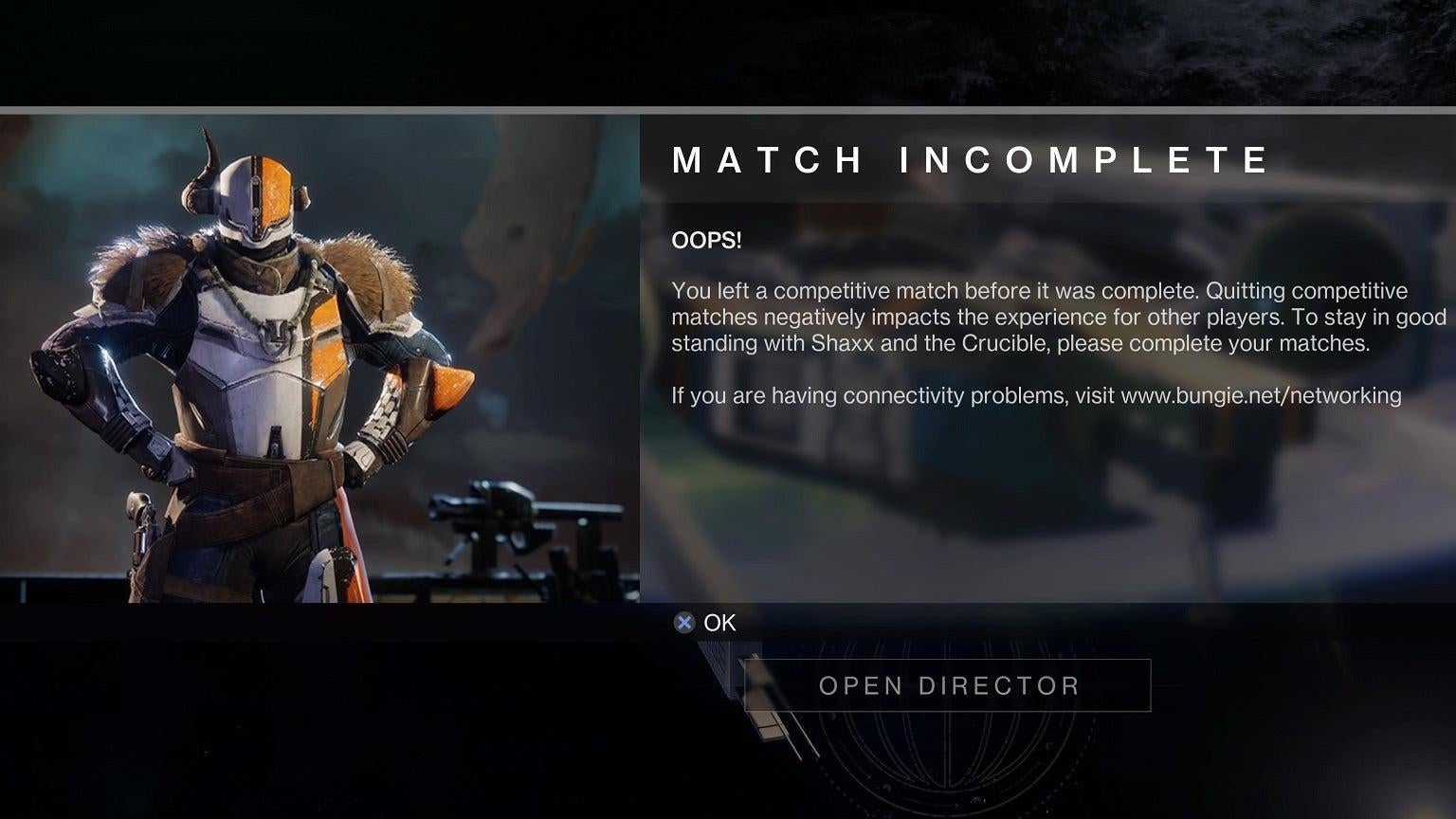This screenshot has height=819, width=1456.
Task: Open the Director from the button
Action: (x=948, y=685)
